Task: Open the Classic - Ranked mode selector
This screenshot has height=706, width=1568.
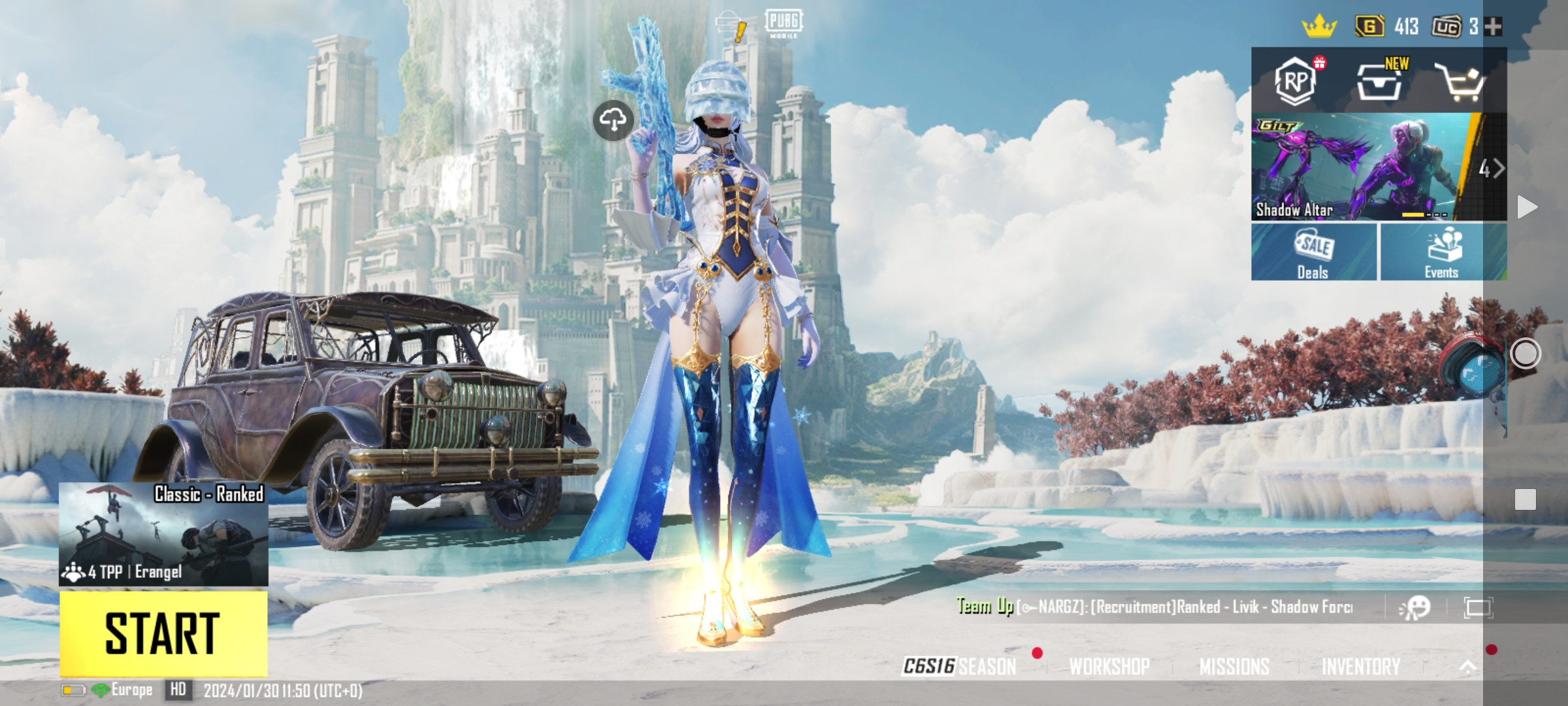Action: (163, 533)
